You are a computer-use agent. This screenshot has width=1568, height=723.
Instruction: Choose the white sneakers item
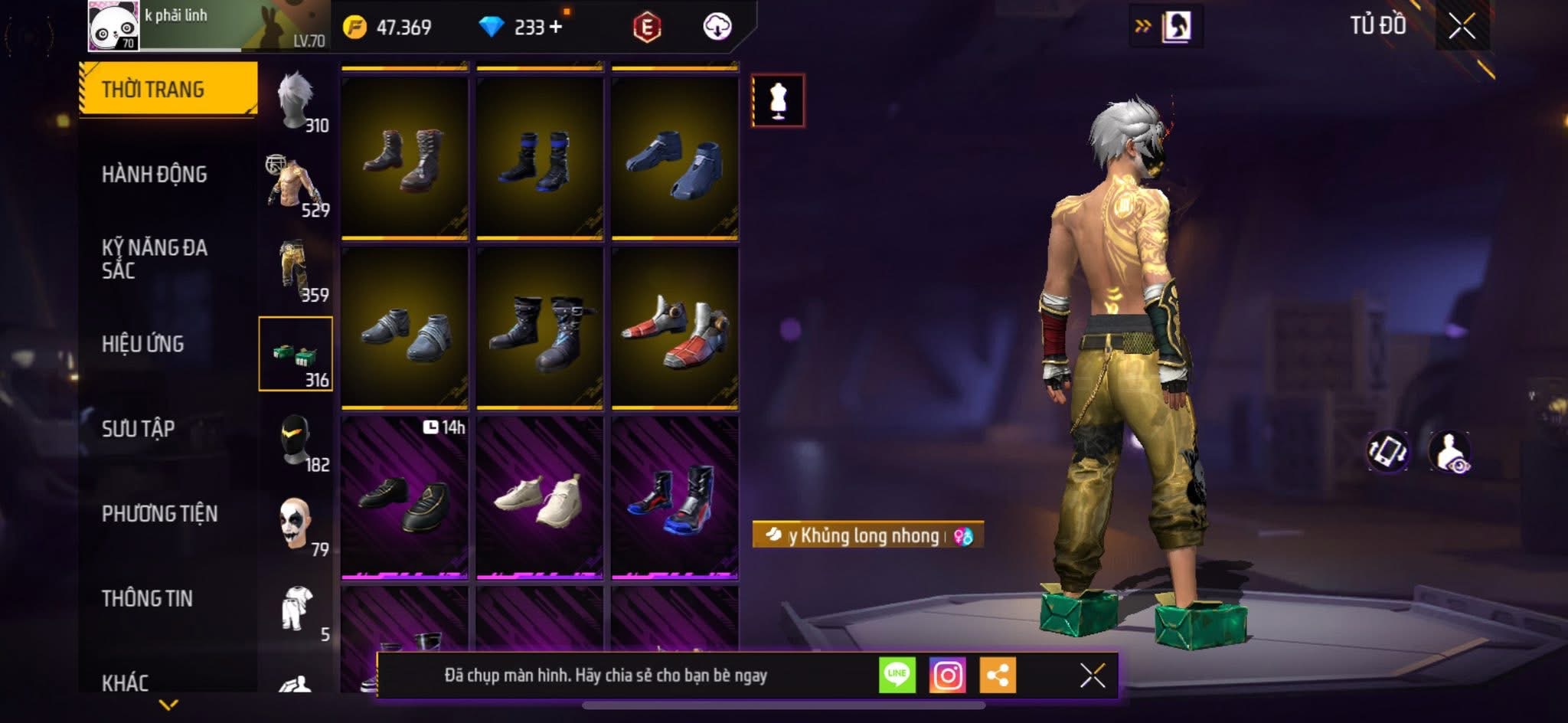[539, 498]
